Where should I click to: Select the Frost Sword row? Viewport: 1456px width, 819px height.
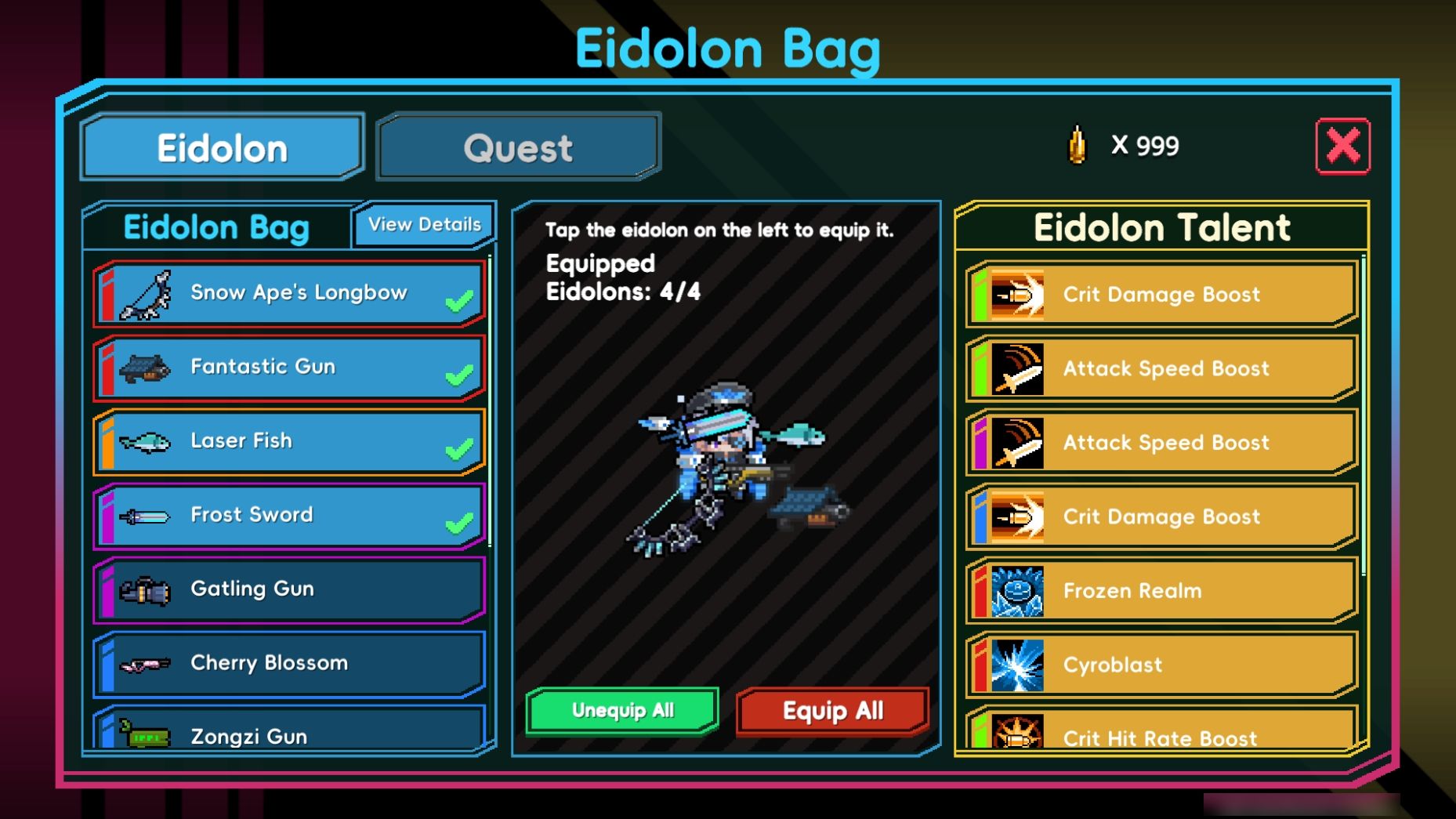pos(289,516)
